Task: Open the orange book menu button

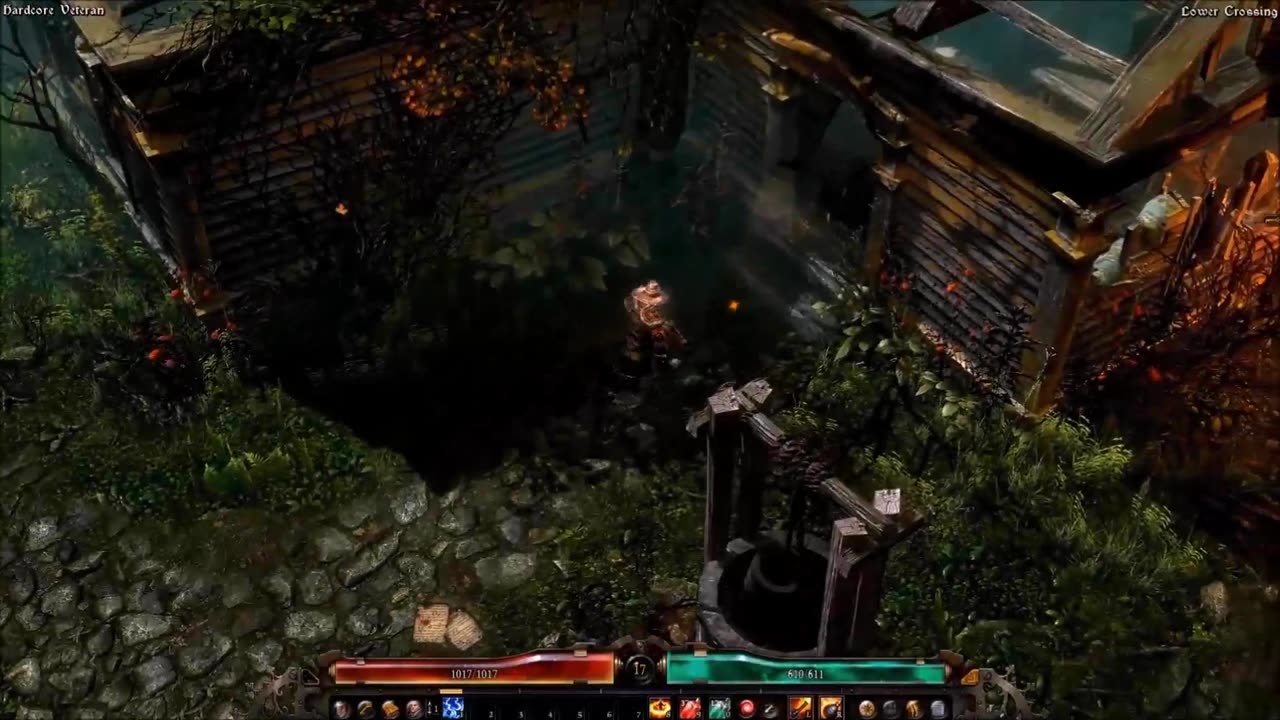Action: 390,708
